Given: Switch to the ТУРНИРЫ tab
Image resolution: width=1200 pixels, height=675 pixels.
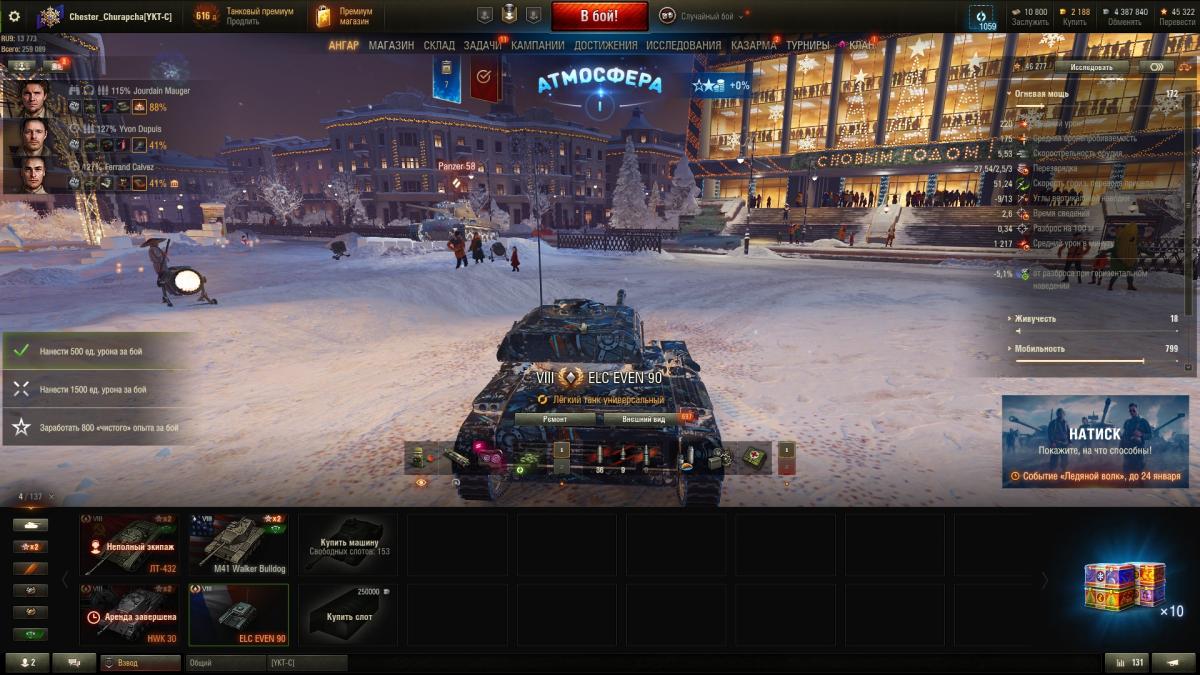Looking at the screenshot, I should click(807, 45).
